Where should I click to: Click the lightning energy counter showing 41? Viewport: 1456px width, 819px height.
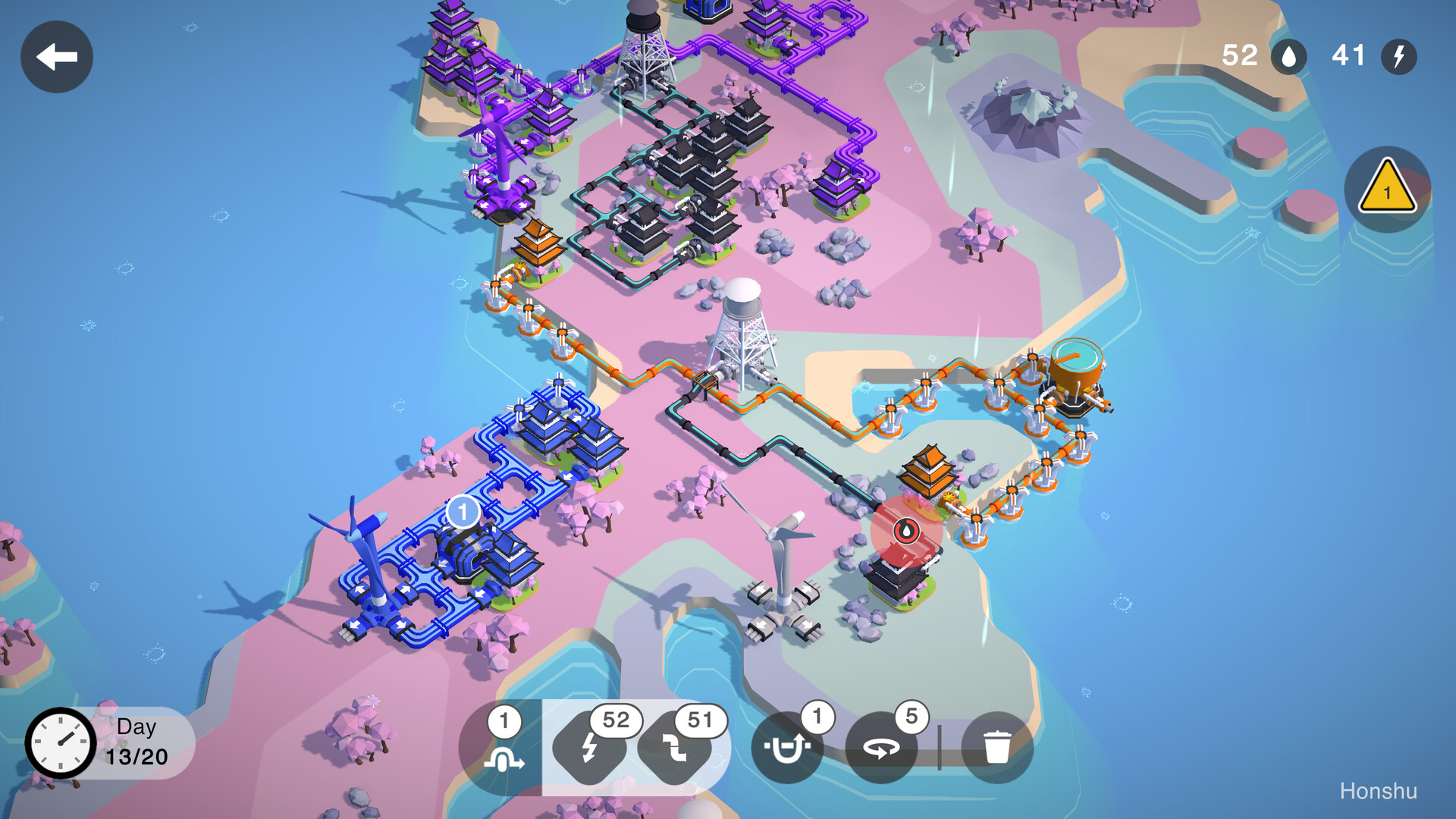coord(1370,56)
